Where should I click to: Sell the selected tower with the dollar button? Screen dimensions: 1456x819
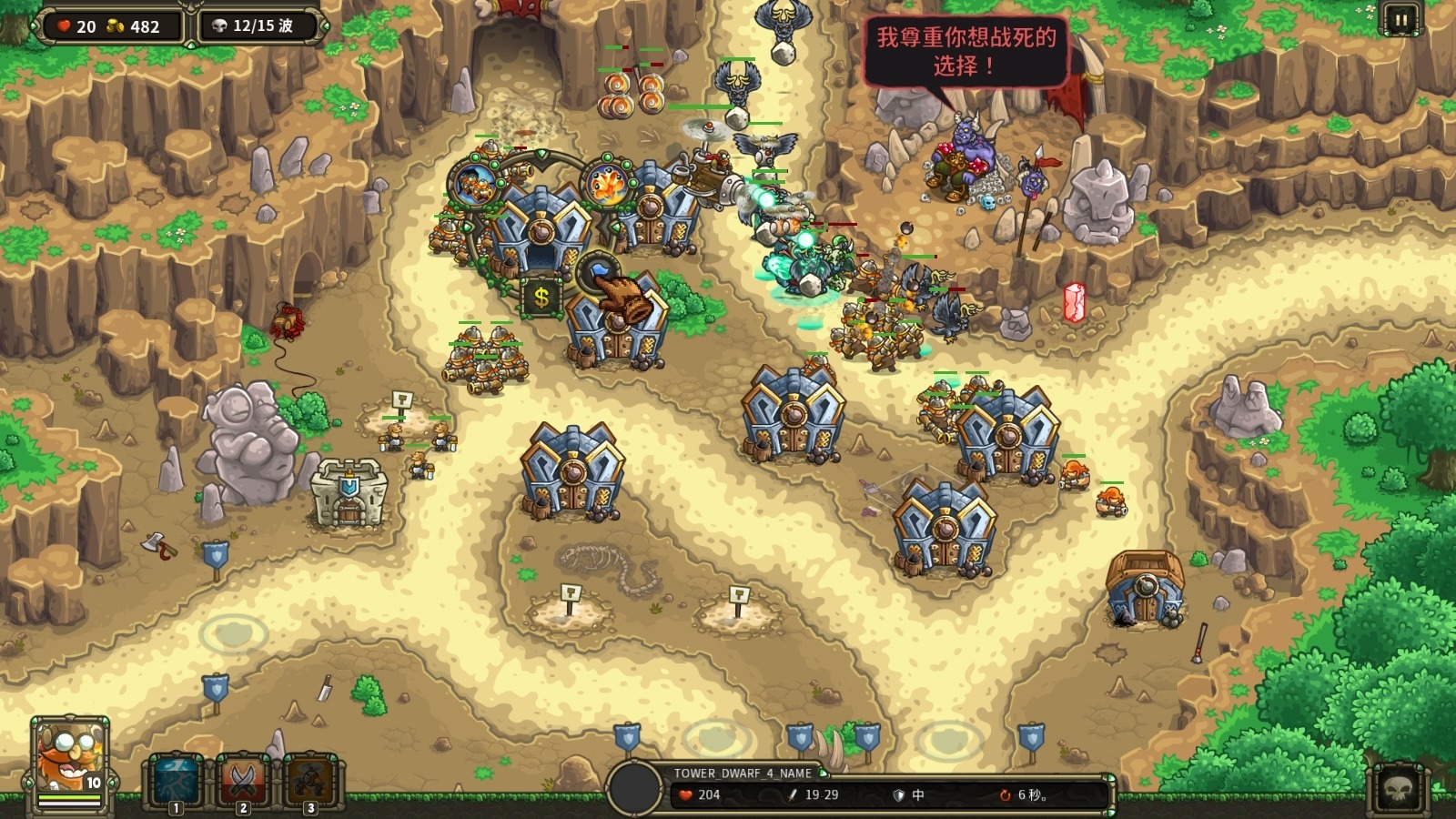(x=541, y=297)
